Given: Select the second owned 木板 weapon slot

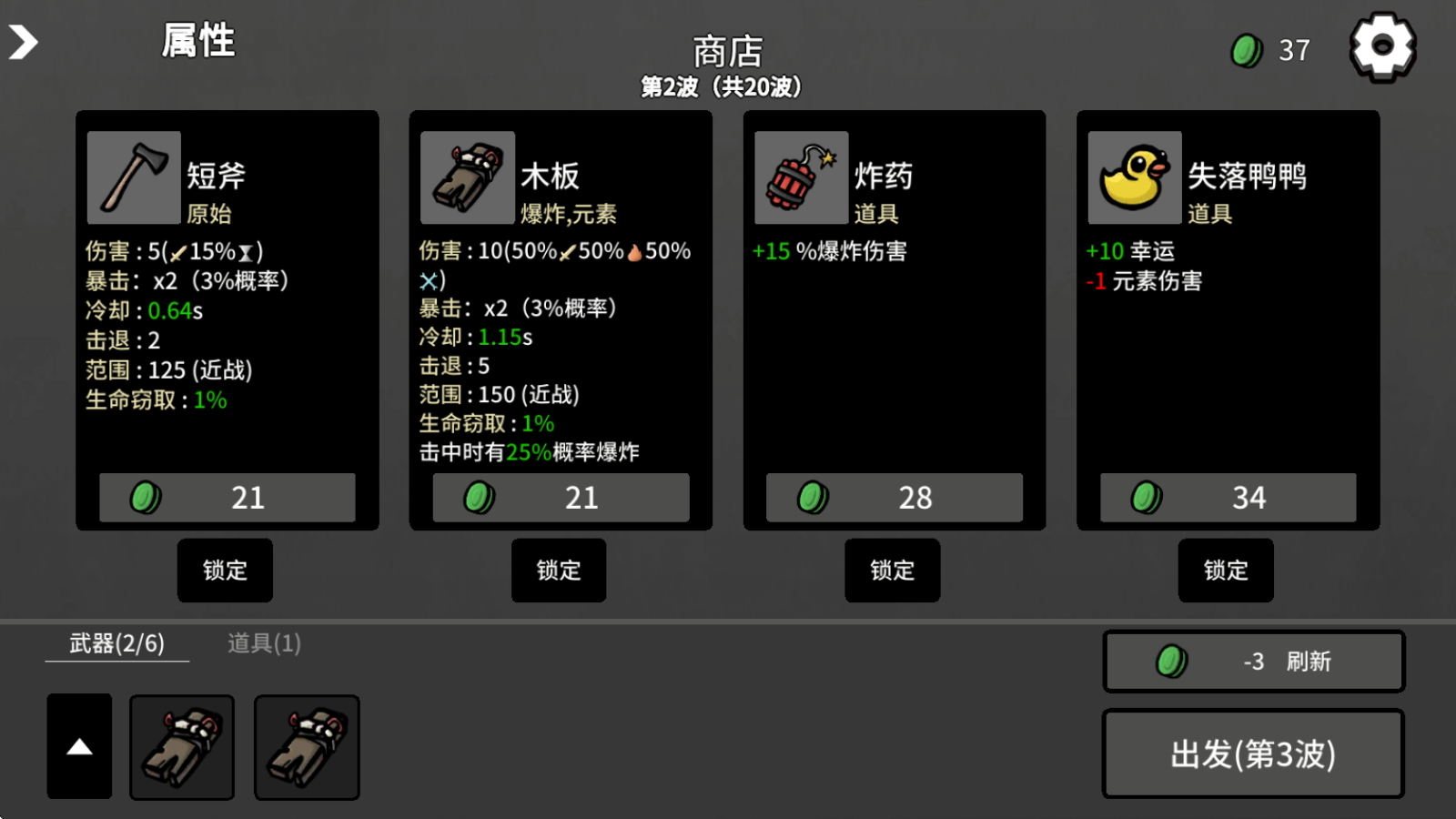Looking at the screenshot, I should 307,747.
